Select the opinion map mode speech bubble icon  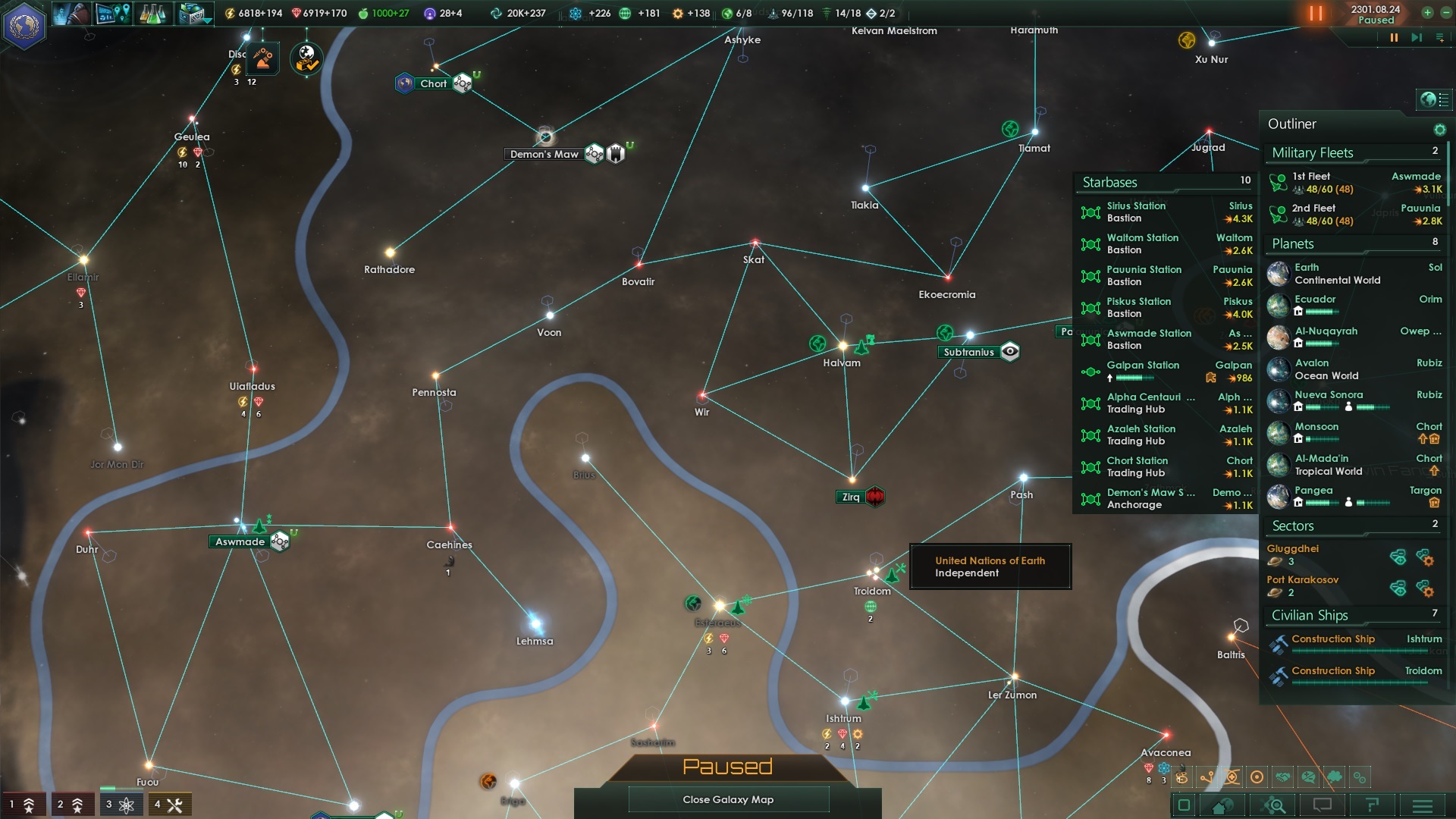(1307, 777)
